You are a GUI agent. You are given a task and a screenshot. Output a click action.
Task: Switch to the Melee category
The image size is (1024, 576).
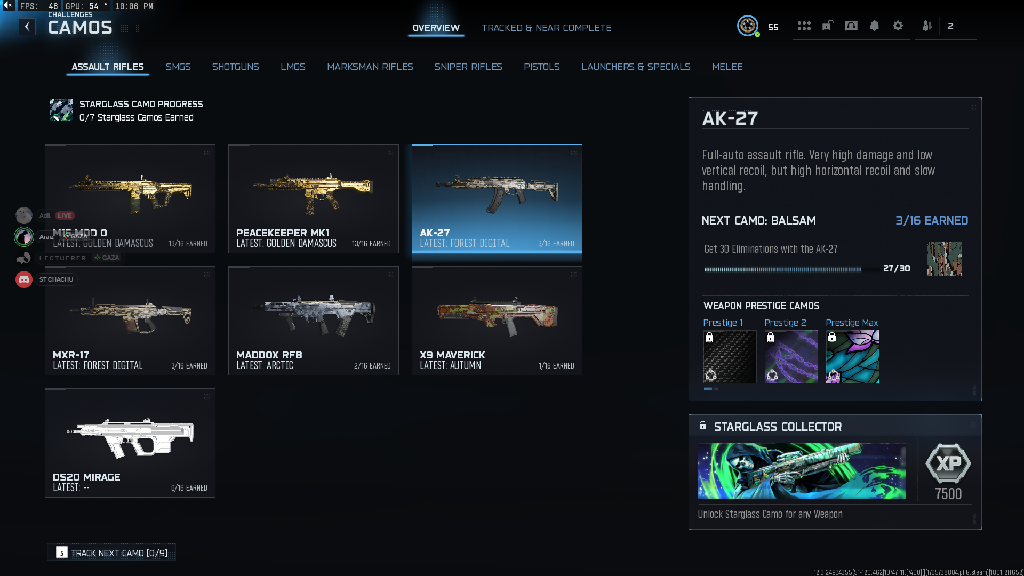[x=727, y=67]
